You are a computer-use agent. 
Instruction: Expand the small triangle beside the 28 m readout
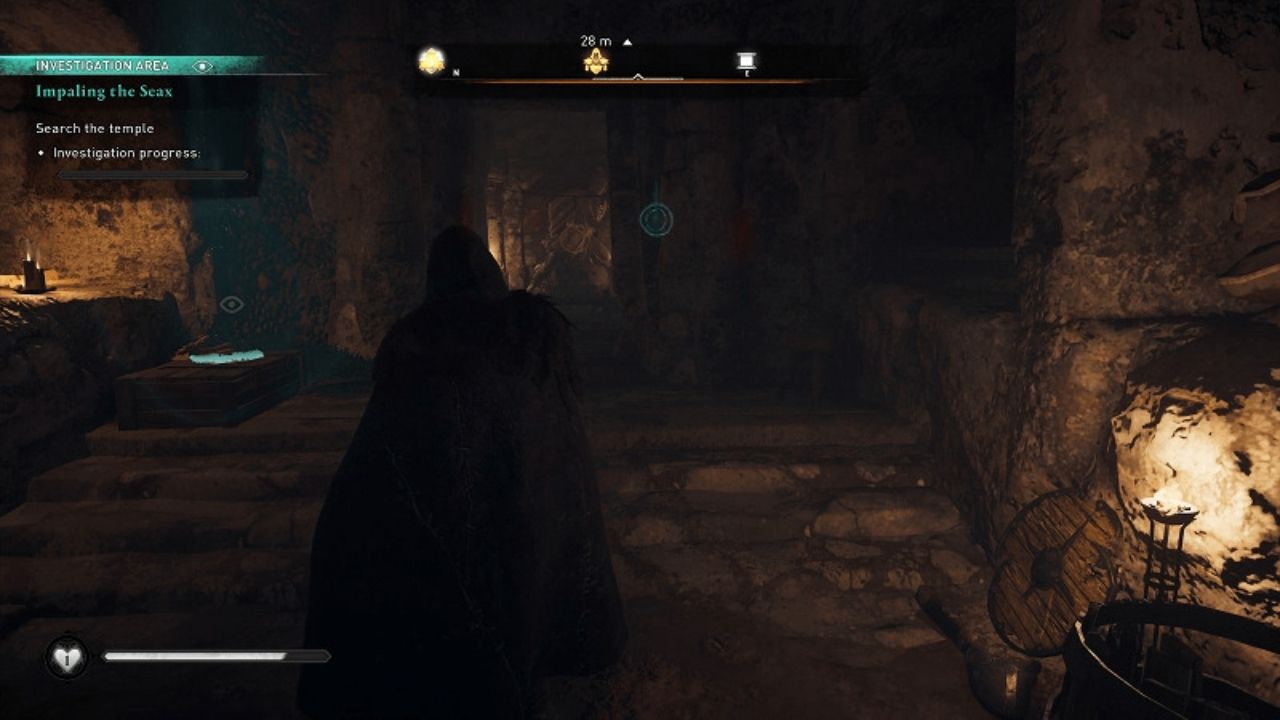tap(627, 41)
